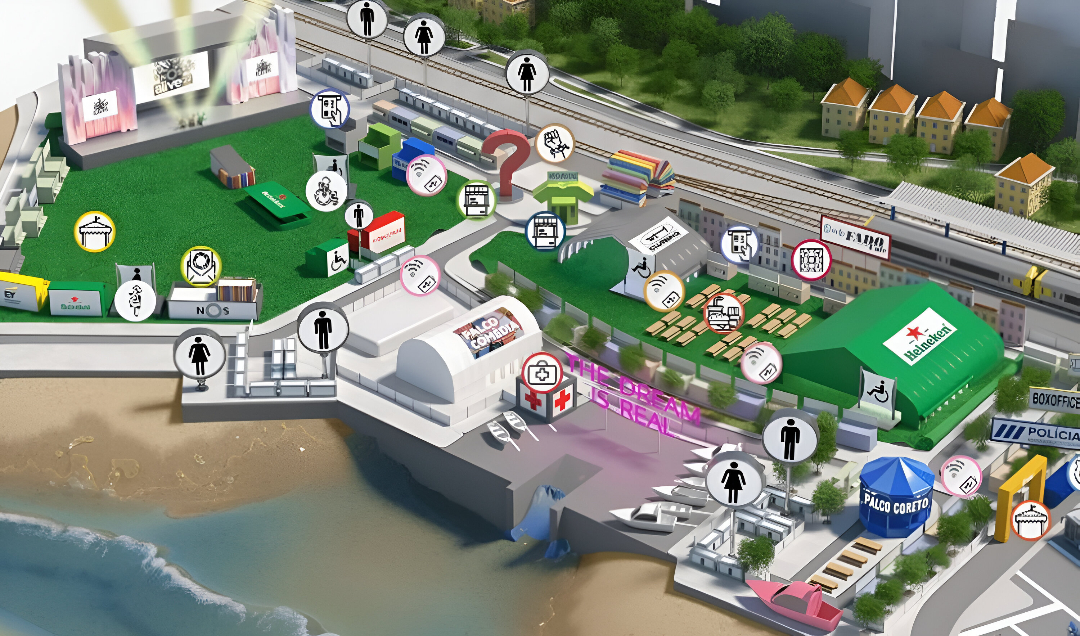
Task: Click the yellow tent map marker
Action: [x=95, y=231]
